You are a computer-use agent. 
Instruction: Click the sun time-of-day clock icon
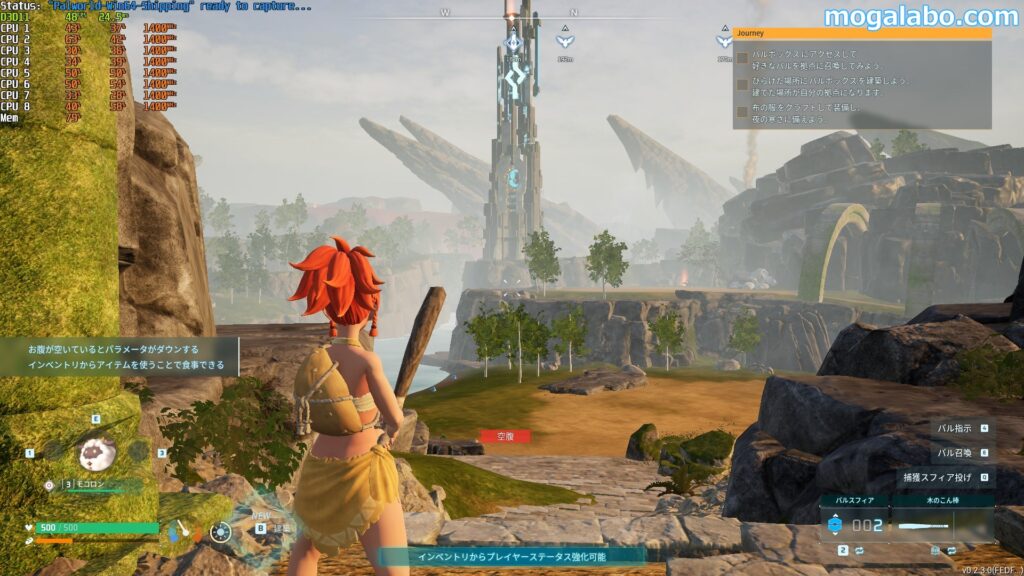pyautogui.click(x=221, y=532)
